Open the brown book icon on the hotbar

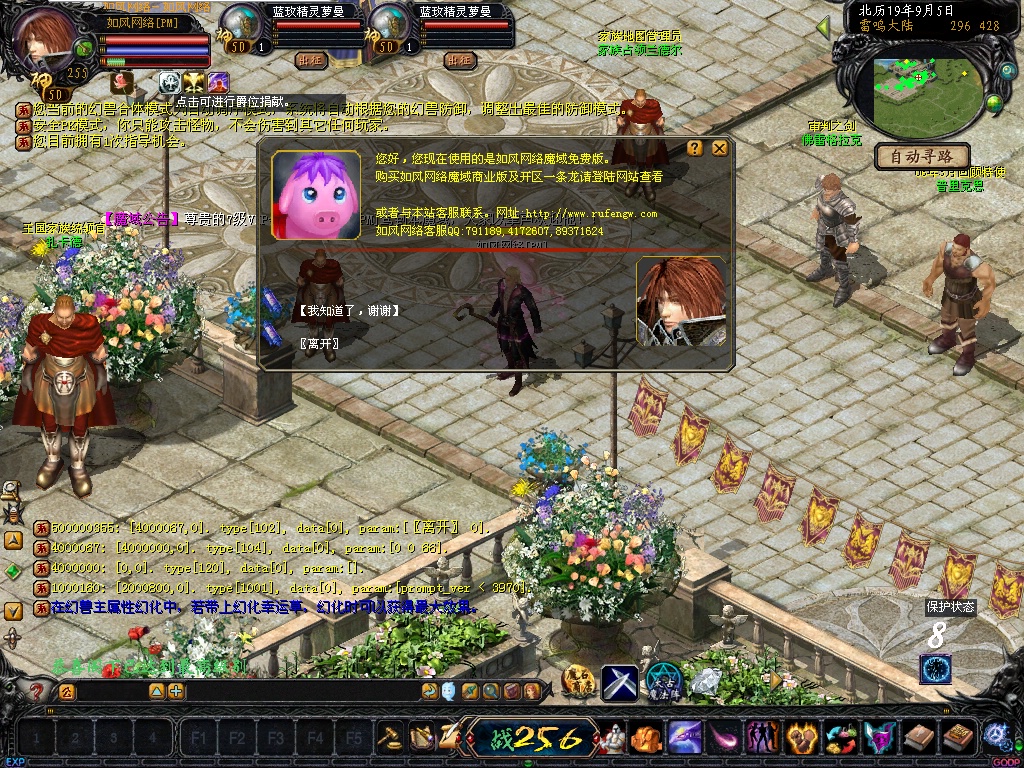click(x=919, y=738)
